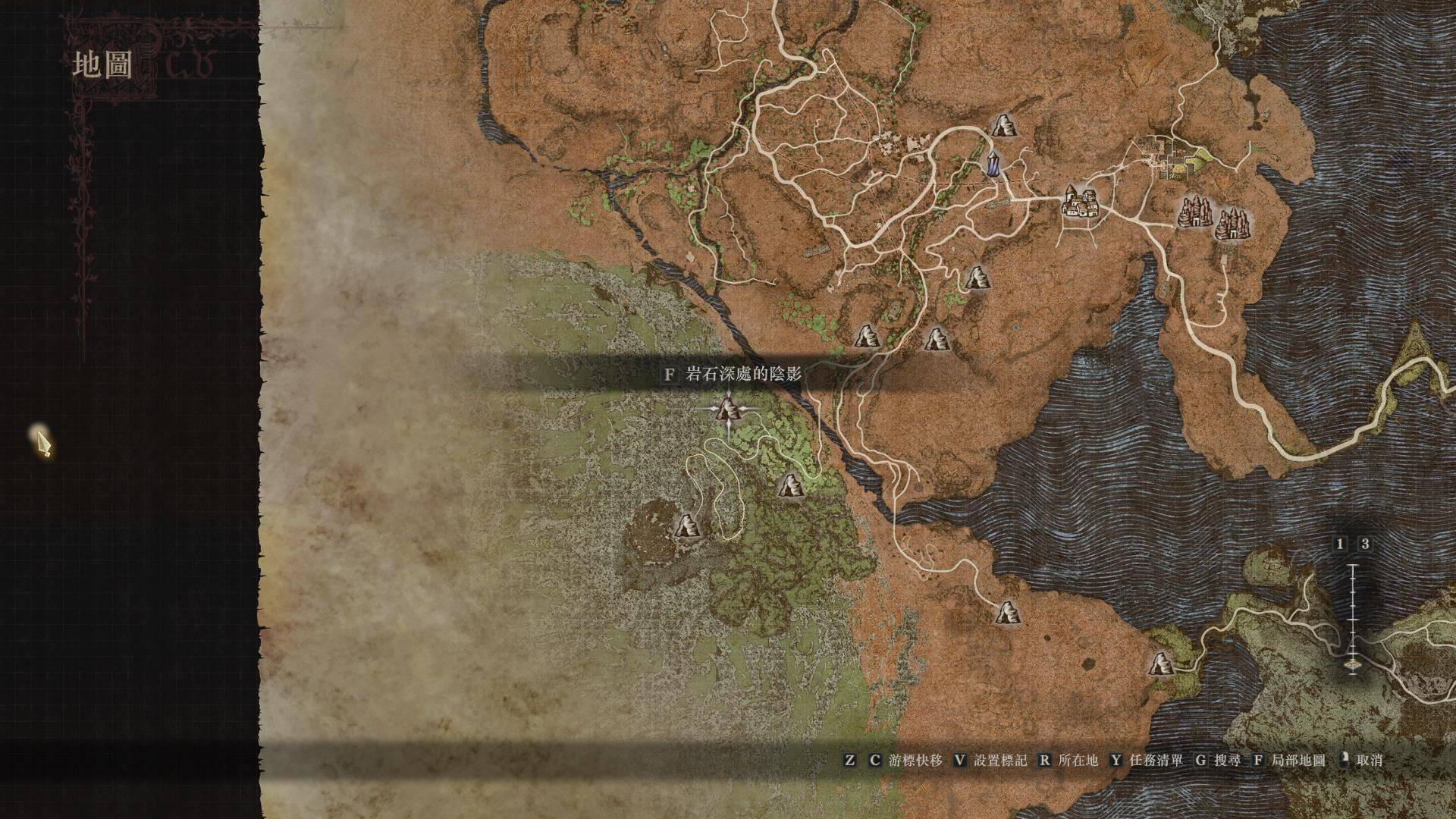Choose the cave marker nearest the portcrystal
The width and height of the screenshot is (1456, 819).
1003,126
